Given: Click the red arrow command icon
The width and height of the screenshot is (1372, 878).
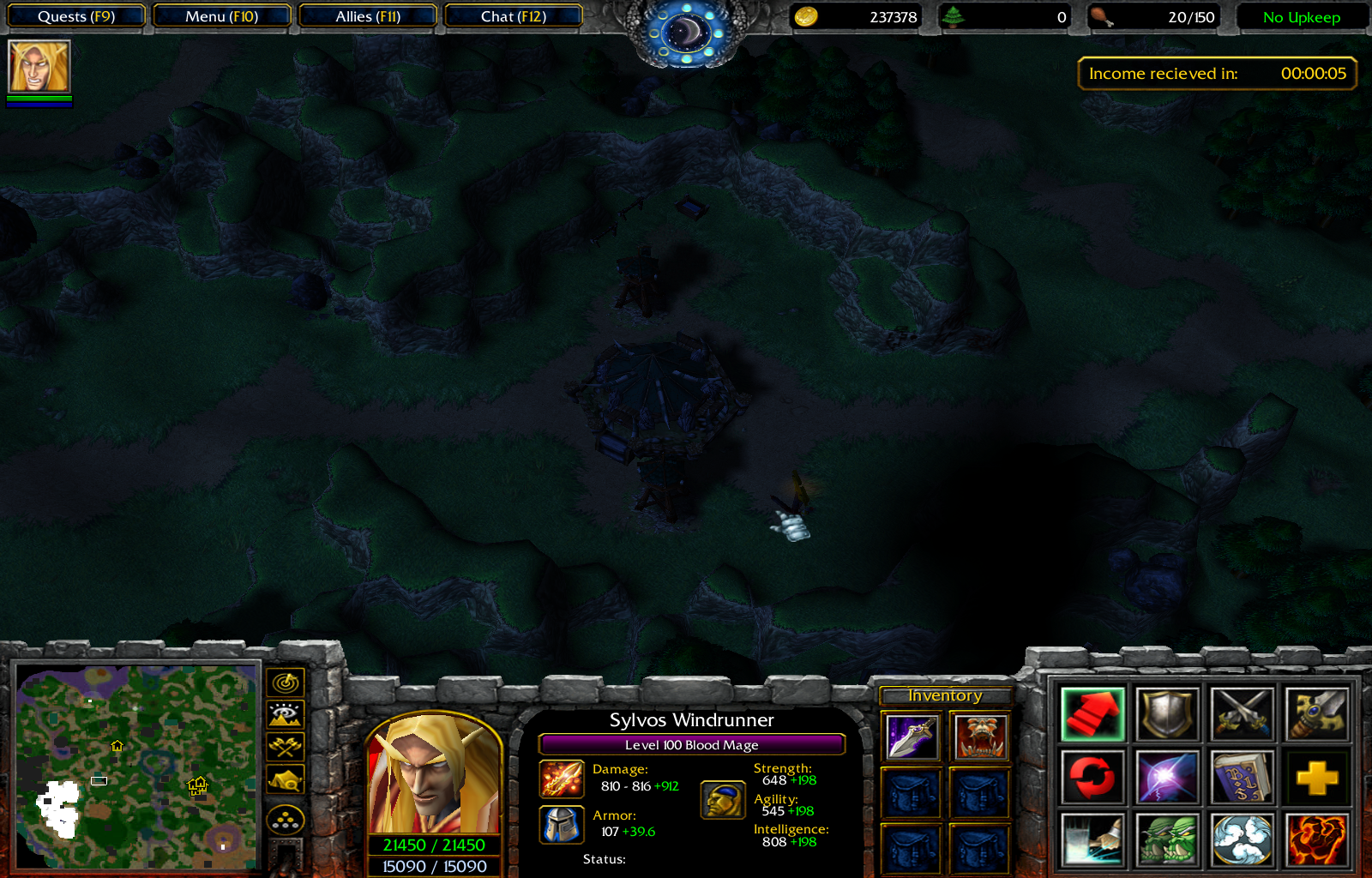Looking at the screenshot, I should coord(1092,713).
